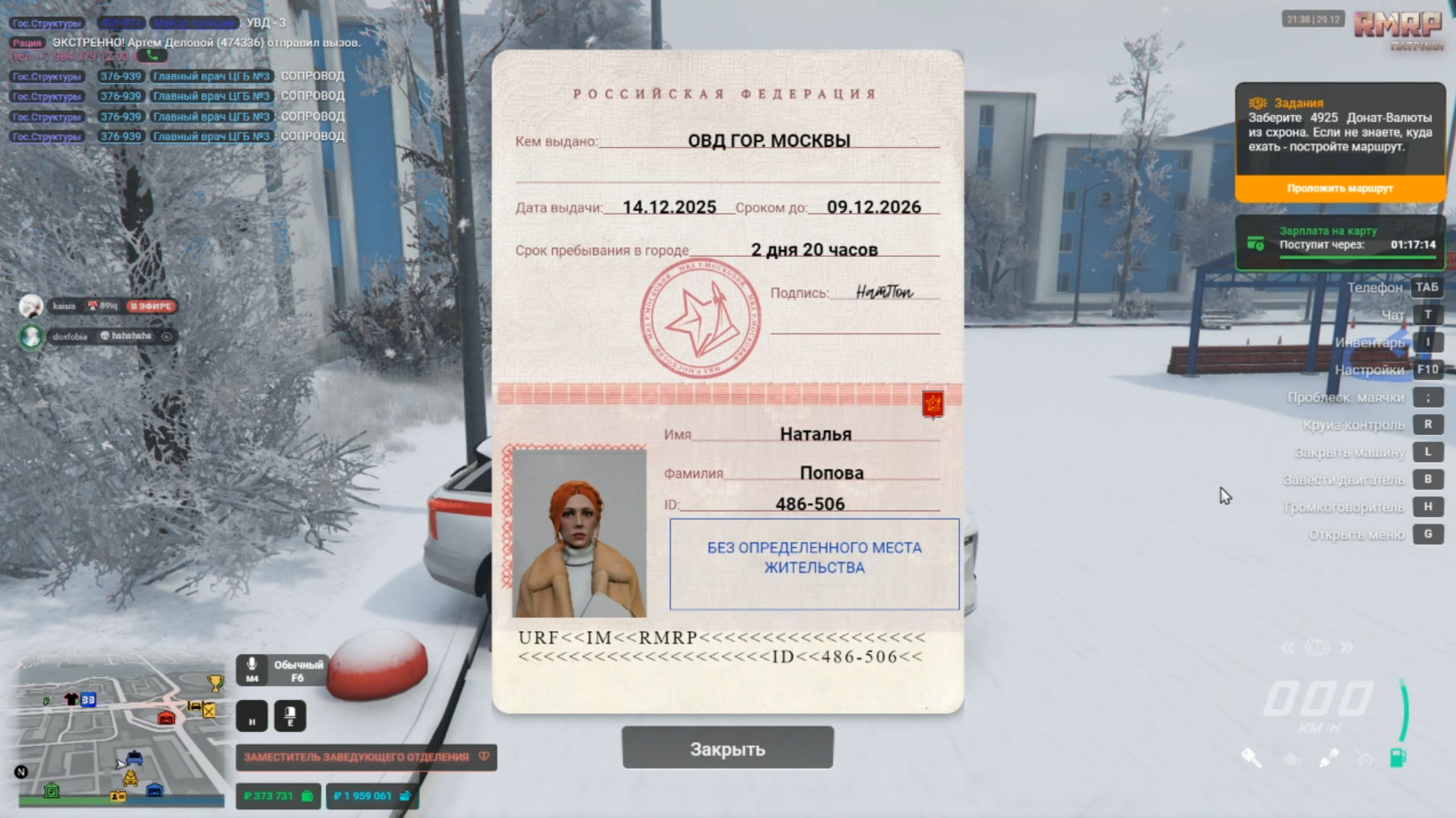Click the left chevron beside the hazard icon
Viewport: 1456px width, 818px height.
pos(1288,647)
